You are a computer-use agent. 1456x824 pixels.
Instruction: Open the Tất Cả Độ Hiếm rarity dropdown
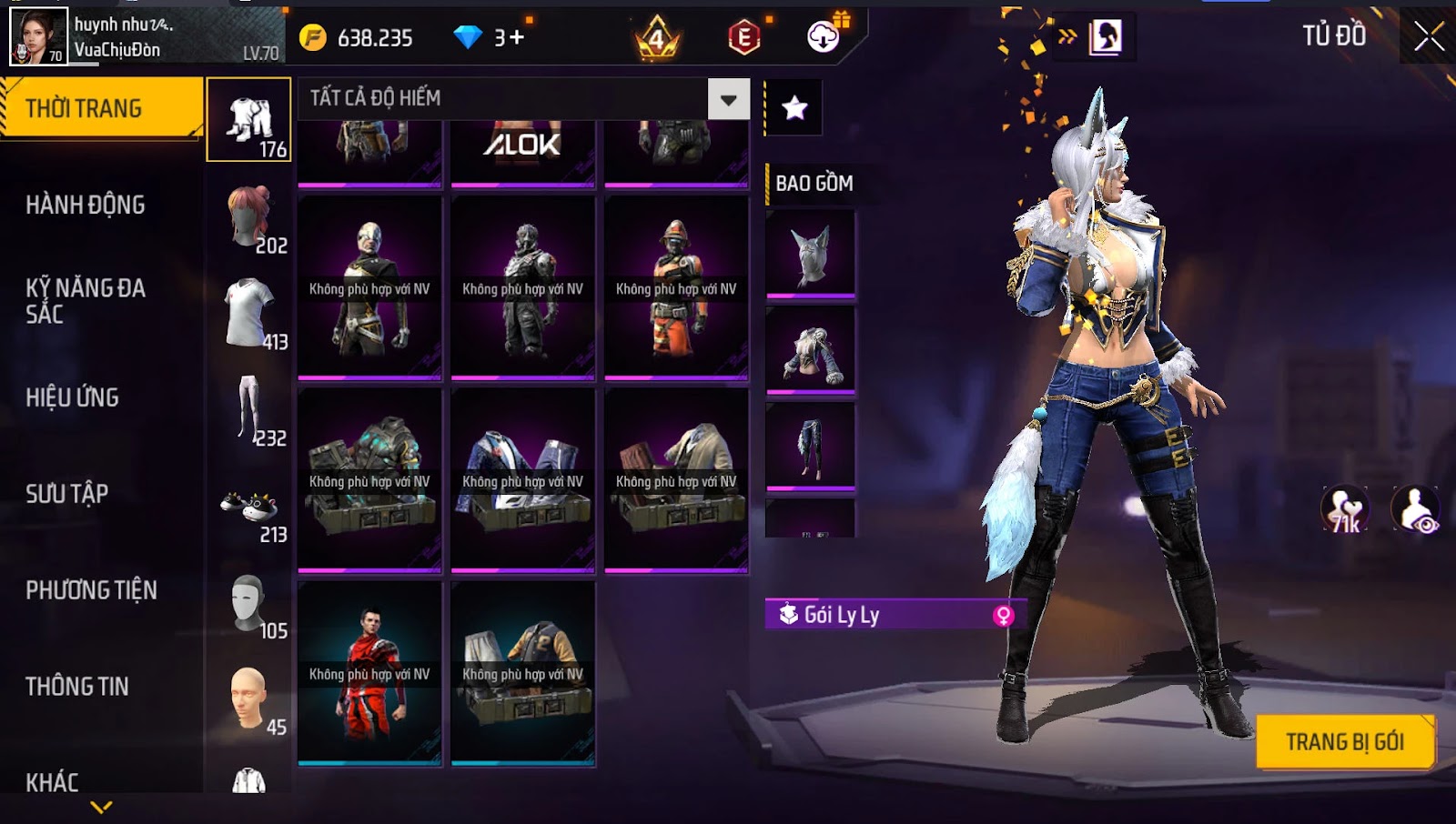pyautogui.click(x=728, y=99)
